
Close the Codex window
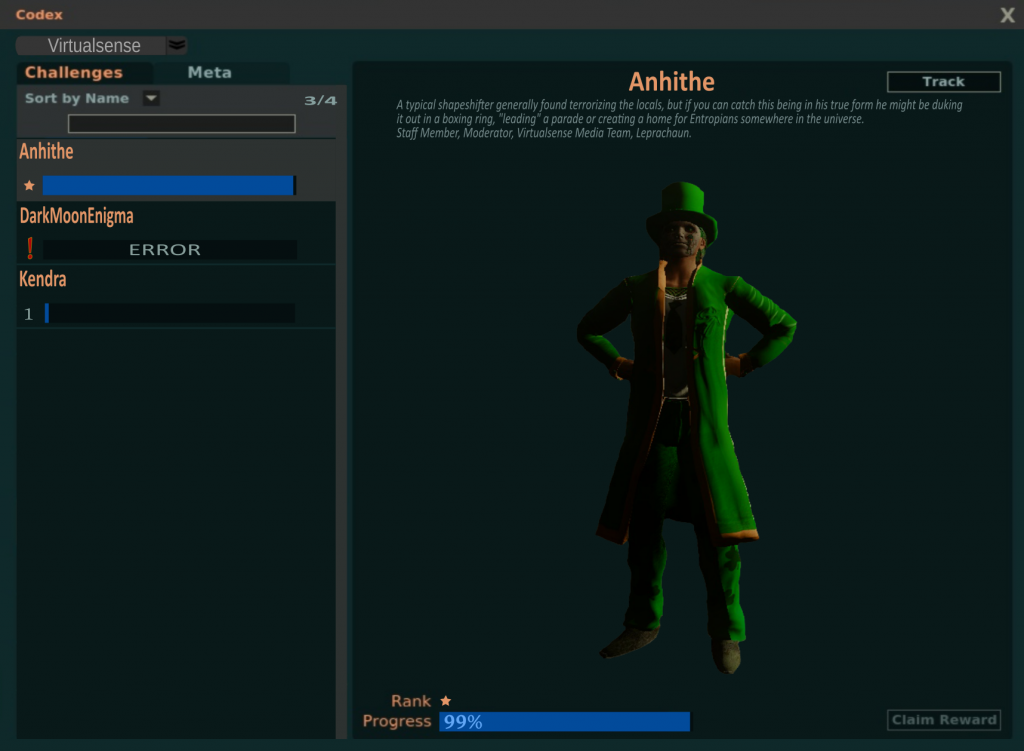(x=1007, y=15)
